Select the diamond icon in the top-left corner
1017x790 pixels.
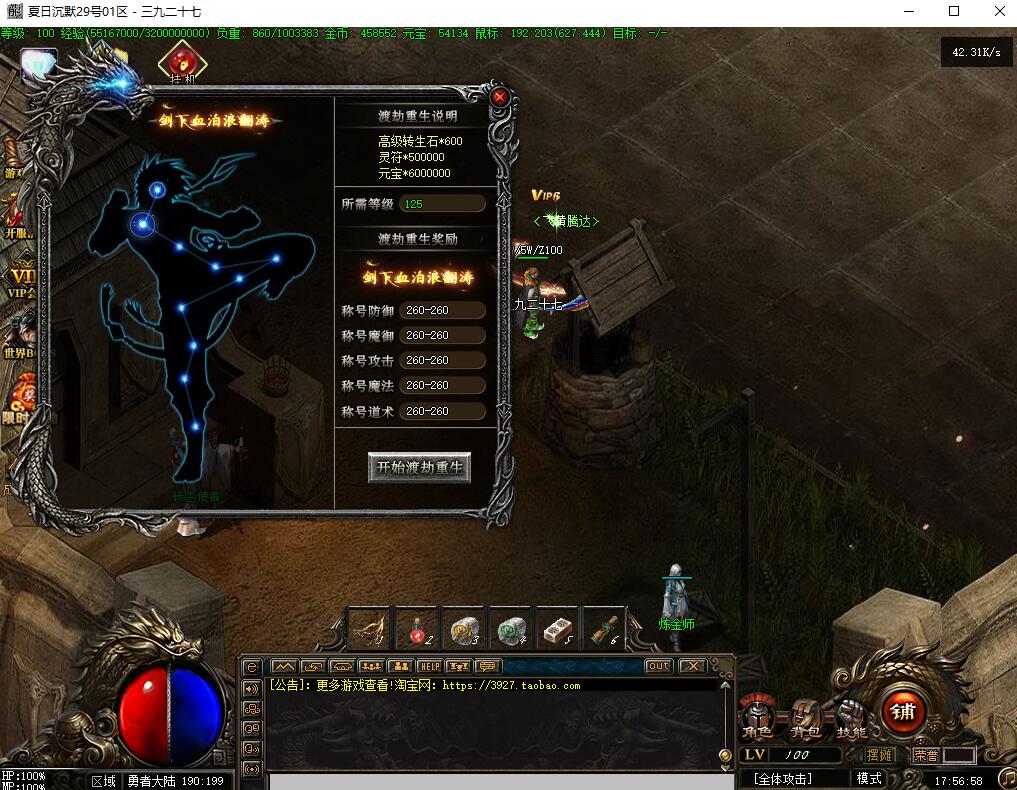pos(38,65)
